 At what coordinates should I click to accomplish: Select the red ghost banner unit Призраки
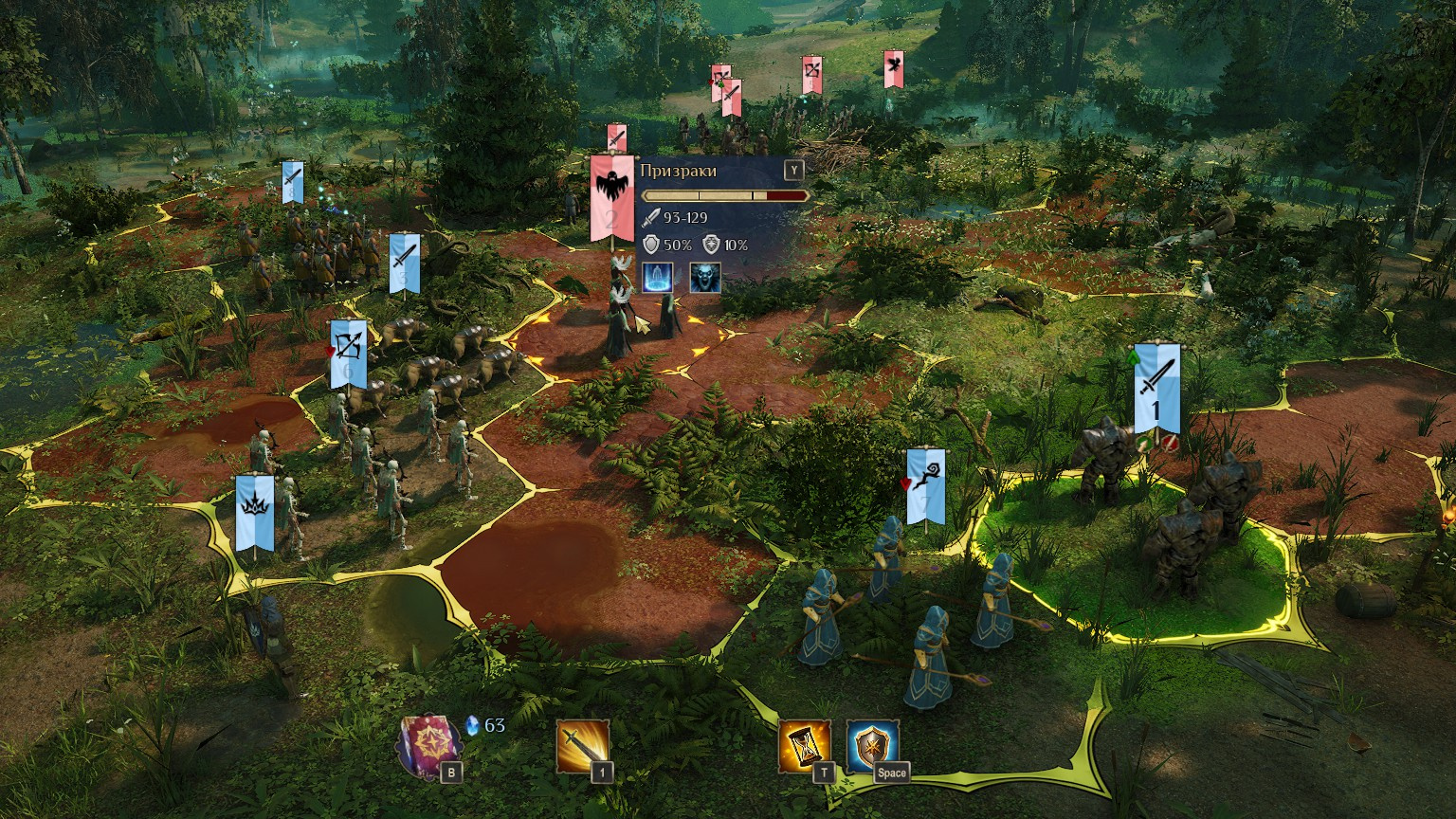click(x=611, y=198)
